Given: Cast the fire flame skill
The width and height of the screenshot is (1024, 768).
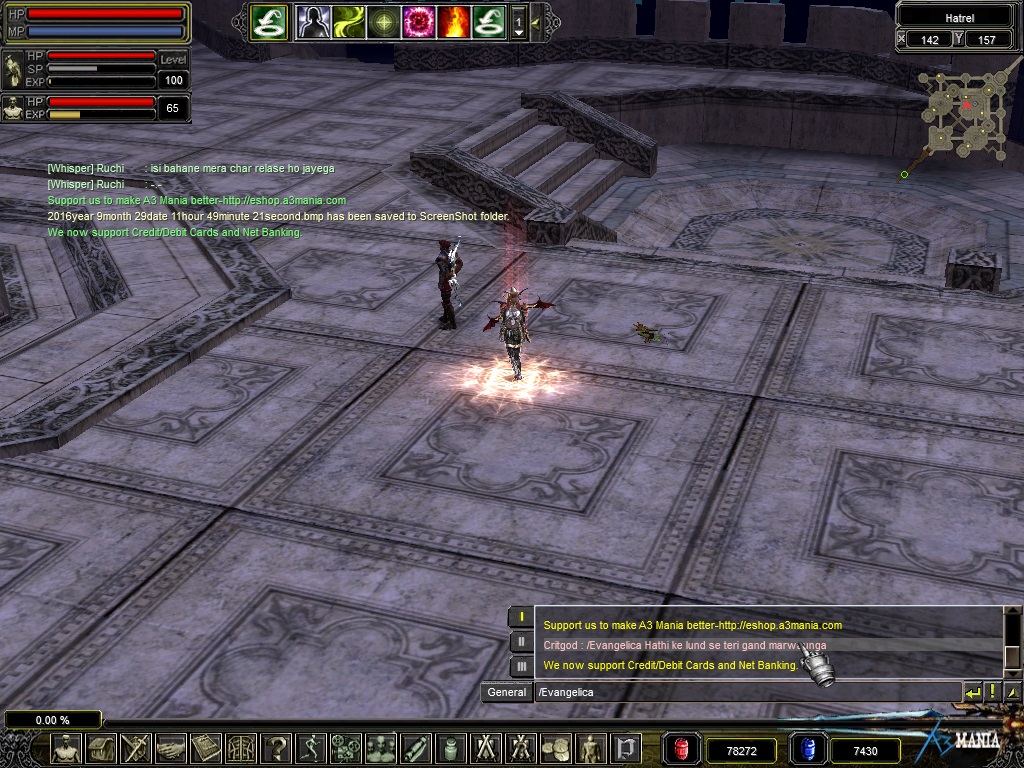Looking at the screenshot, I should pyautogui.click(x=452, y=21).
